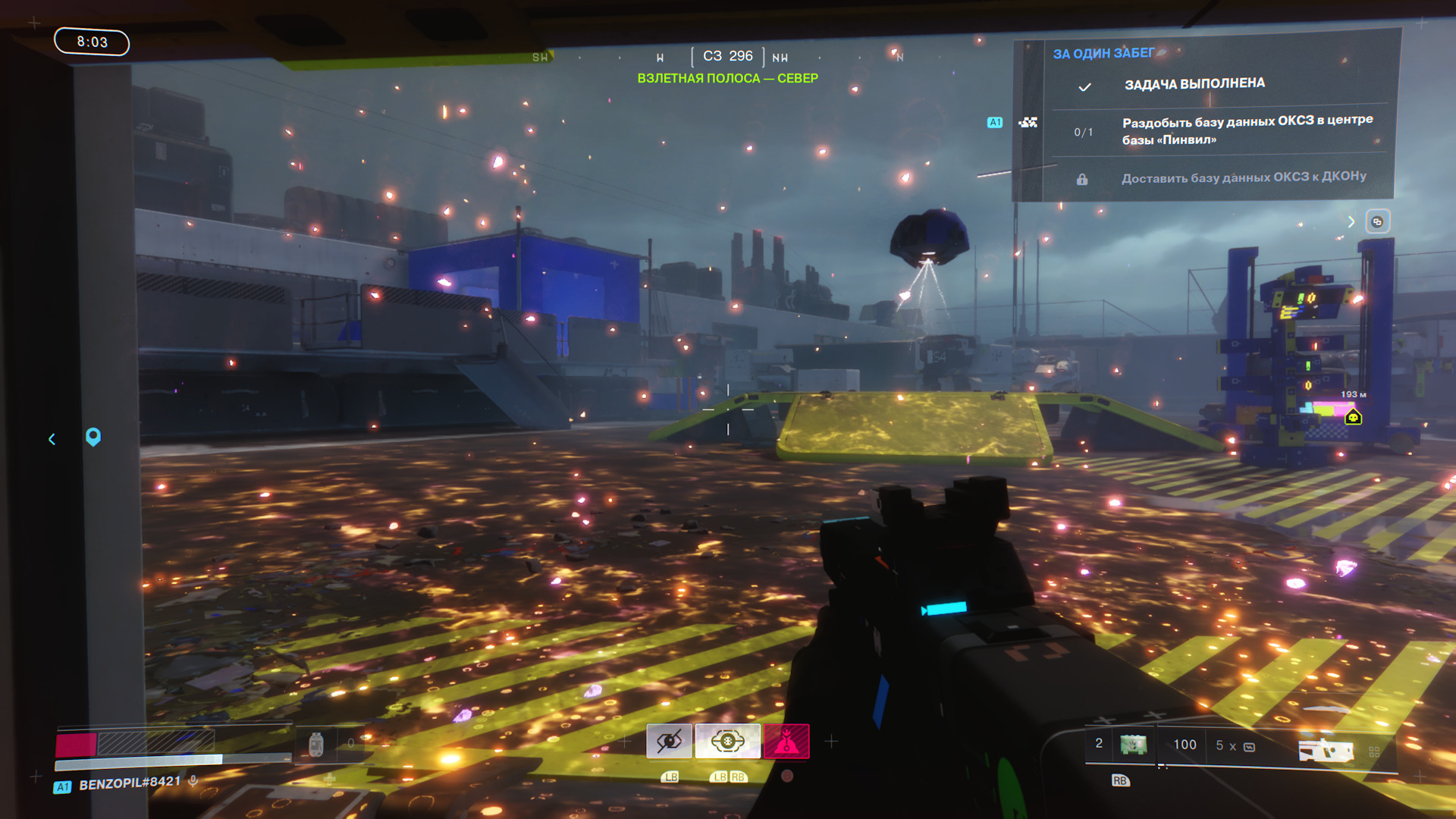Screen dimensions: 1456x819
Task: Select the equipped white weapon icon
Action: tap(1326, 750)
